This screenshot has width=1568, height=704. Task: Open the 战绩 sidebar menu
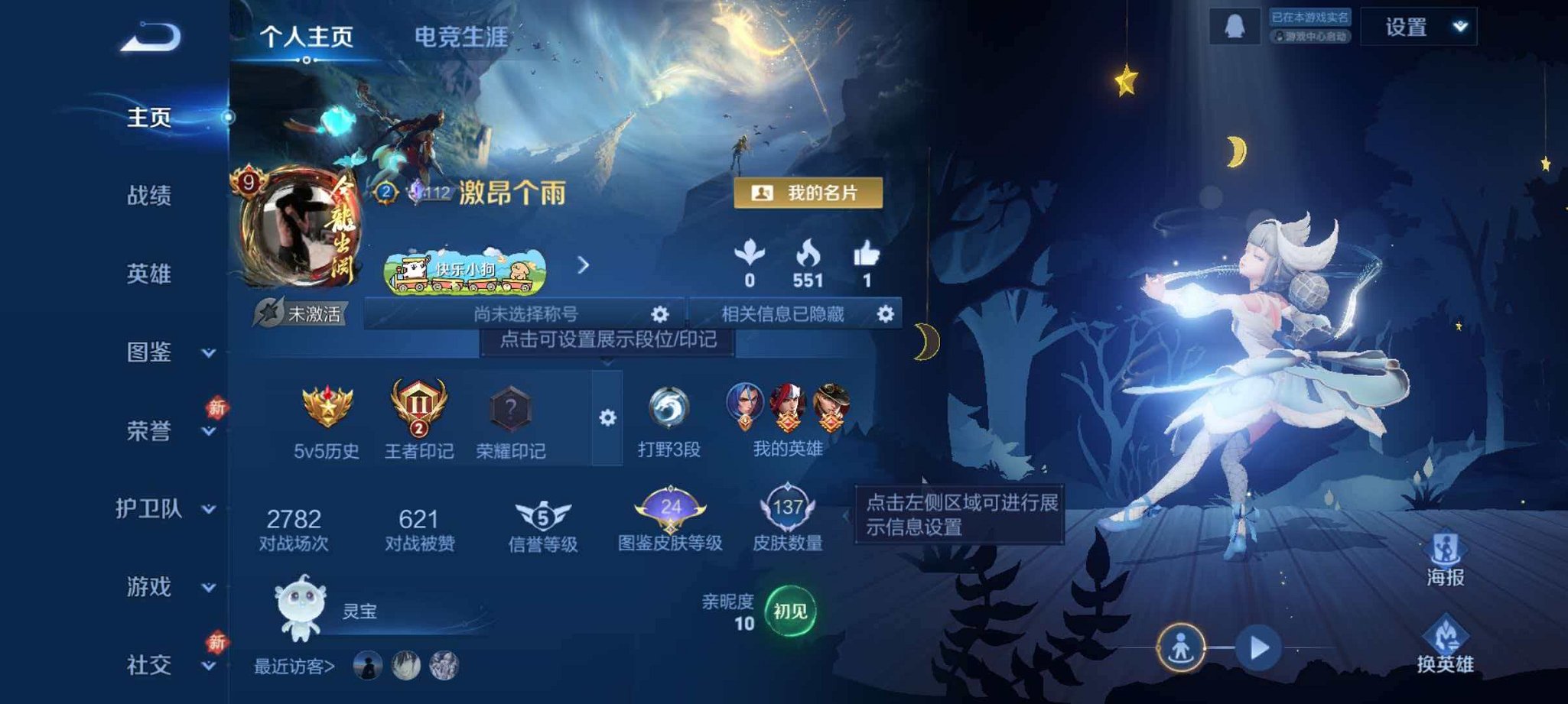(150, 196)
